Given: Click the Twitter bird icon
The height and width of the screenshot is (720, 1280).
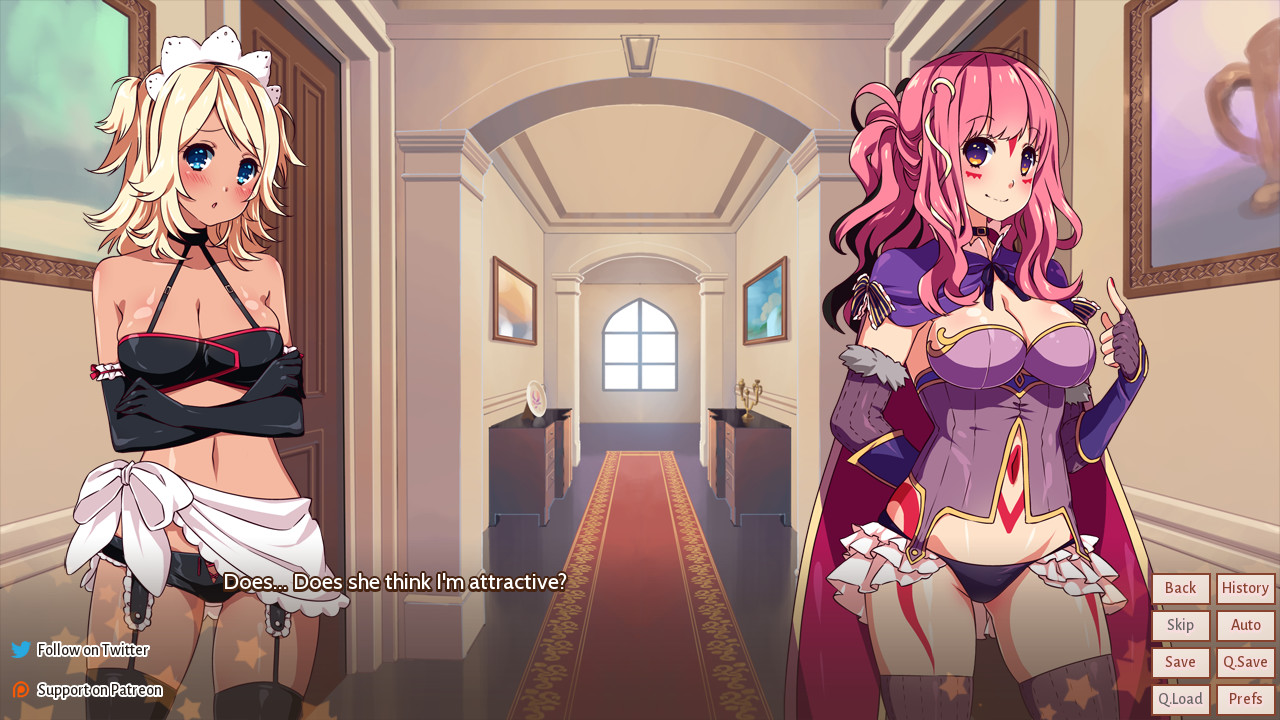Looking at the screenshot, I should coord(19,650).
